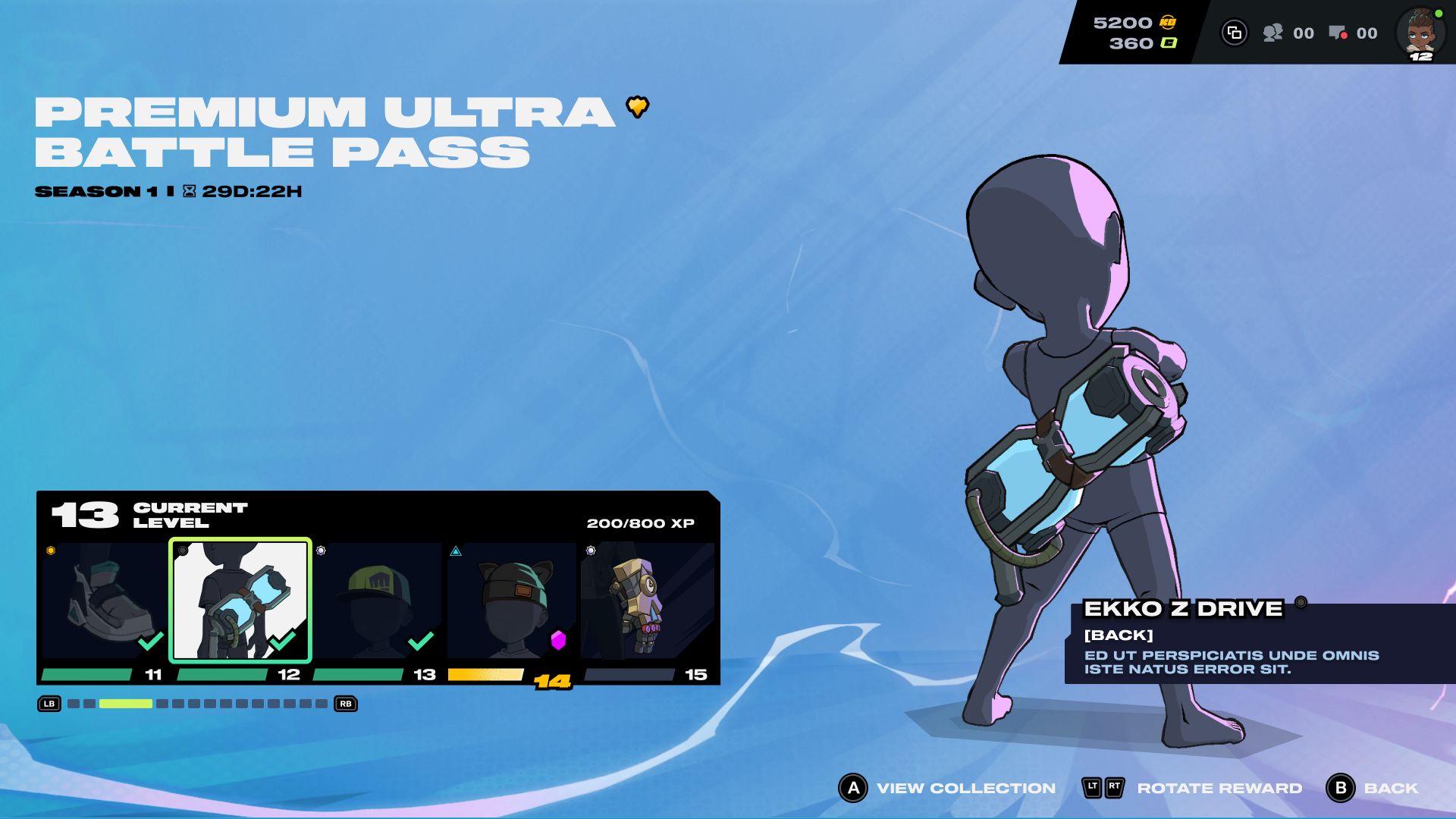1456x819 pixels.
Task: Open the player profile avatar
Action: [x=1420, y=33]
